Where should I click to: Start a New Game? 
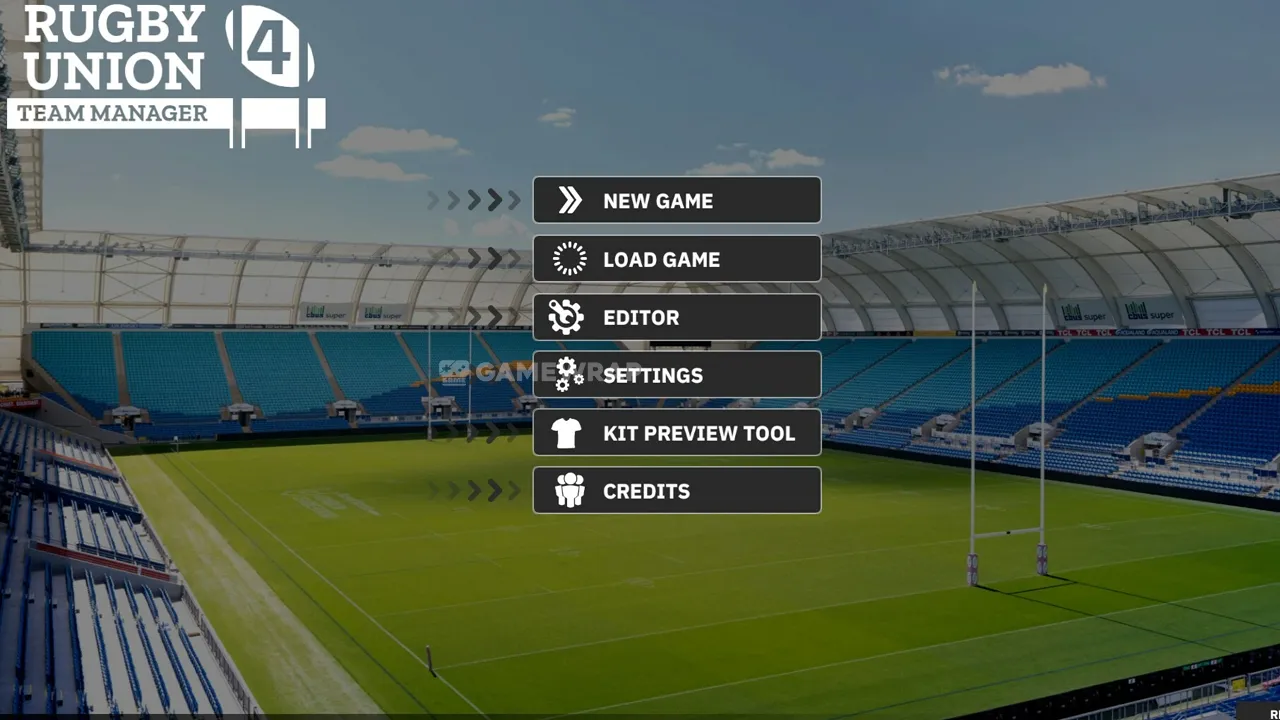(677, 200)
